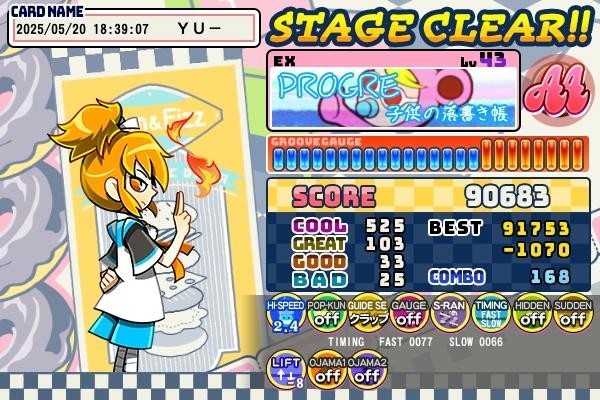
Task: Toggle the SUDDEN option icon
Action: [x=572, y=316]
